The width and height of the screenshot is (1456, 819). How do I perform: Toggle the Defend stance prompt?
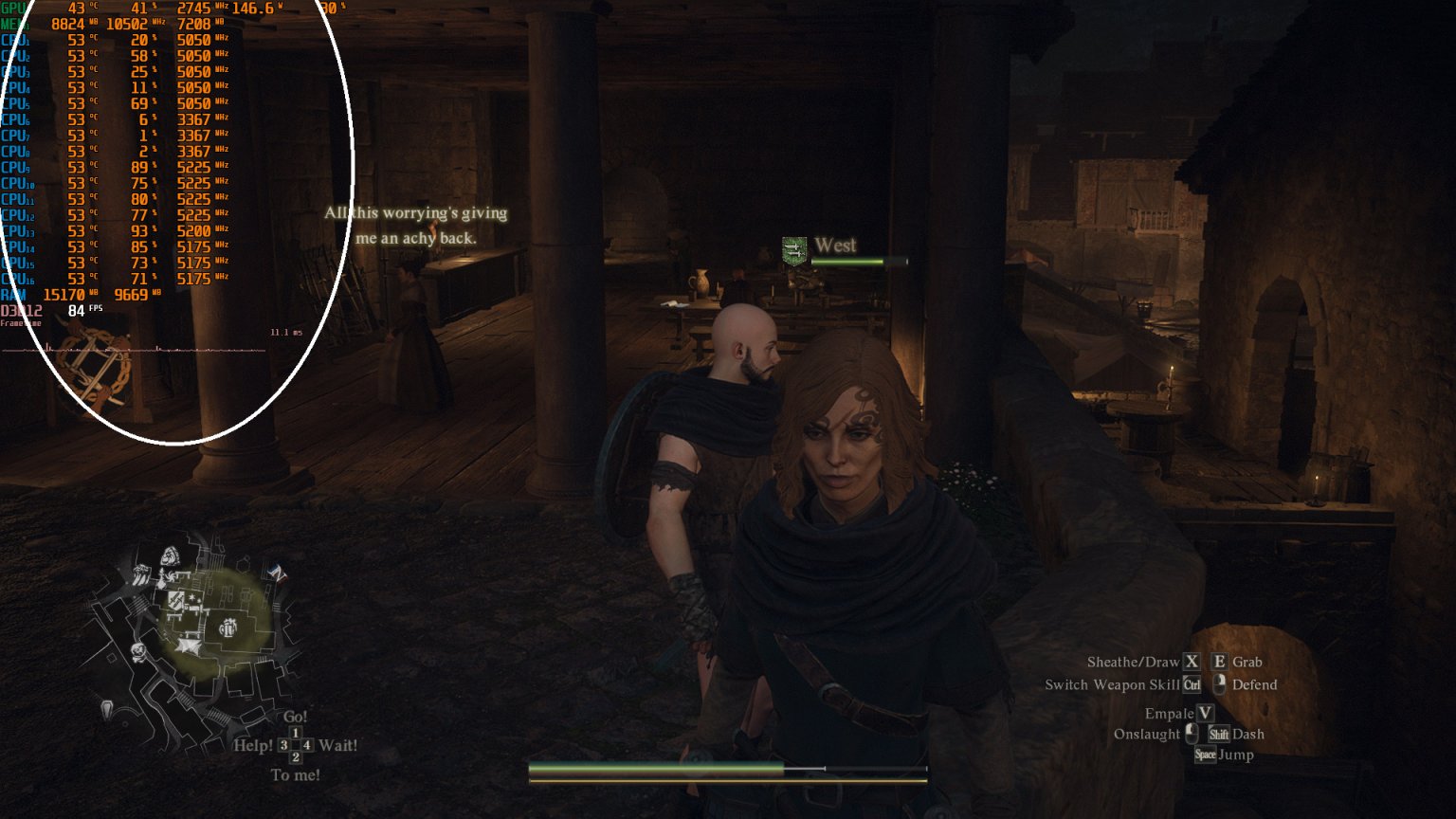click(x=1253, y=684)
